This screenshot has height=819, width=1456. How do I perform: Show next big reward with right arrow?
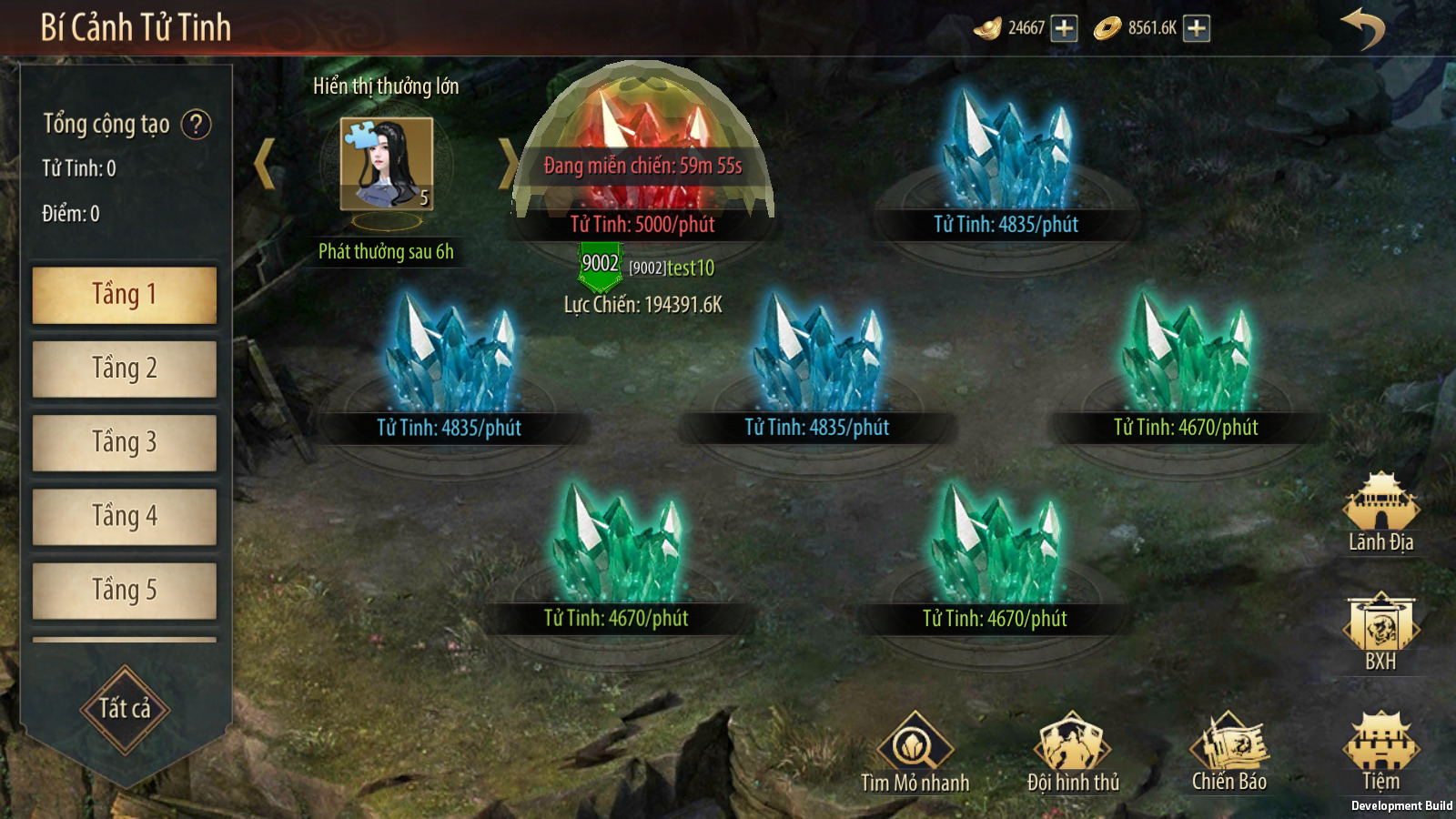point(507,164)
